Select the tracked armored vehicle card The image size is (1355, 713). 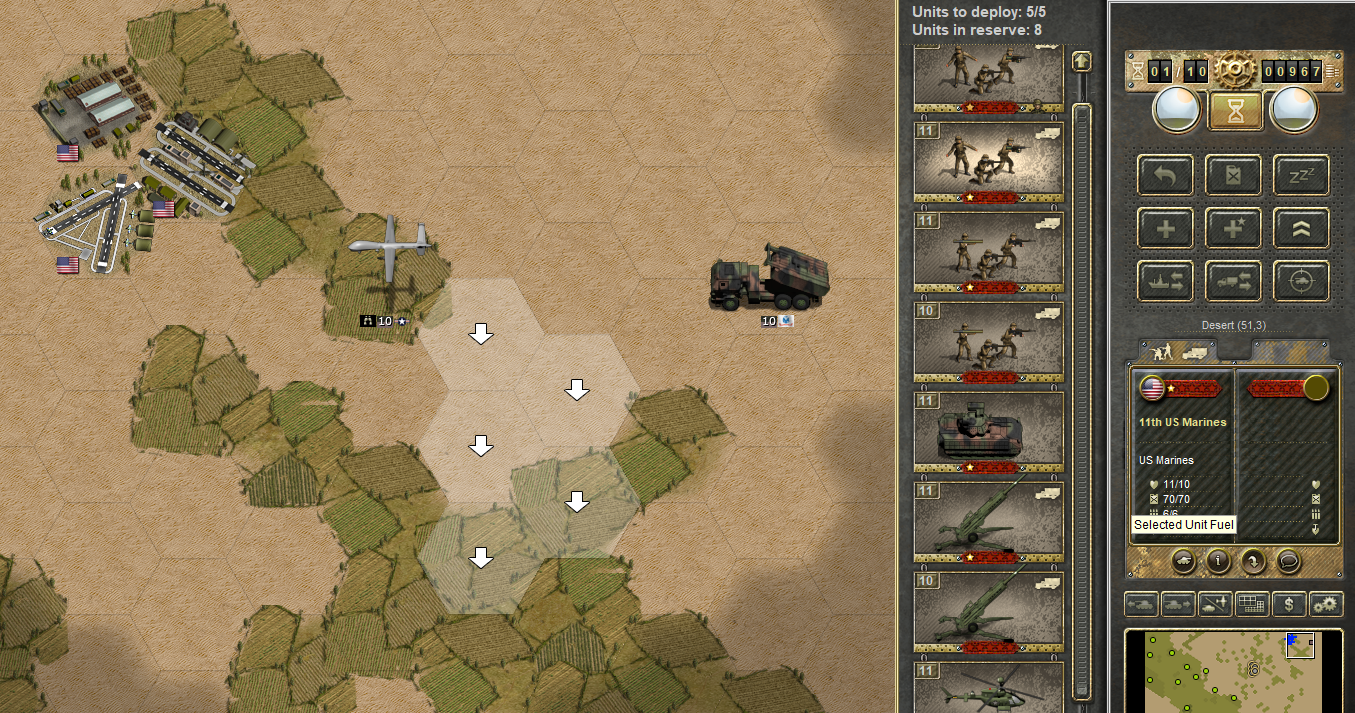(x=989, y=432)
